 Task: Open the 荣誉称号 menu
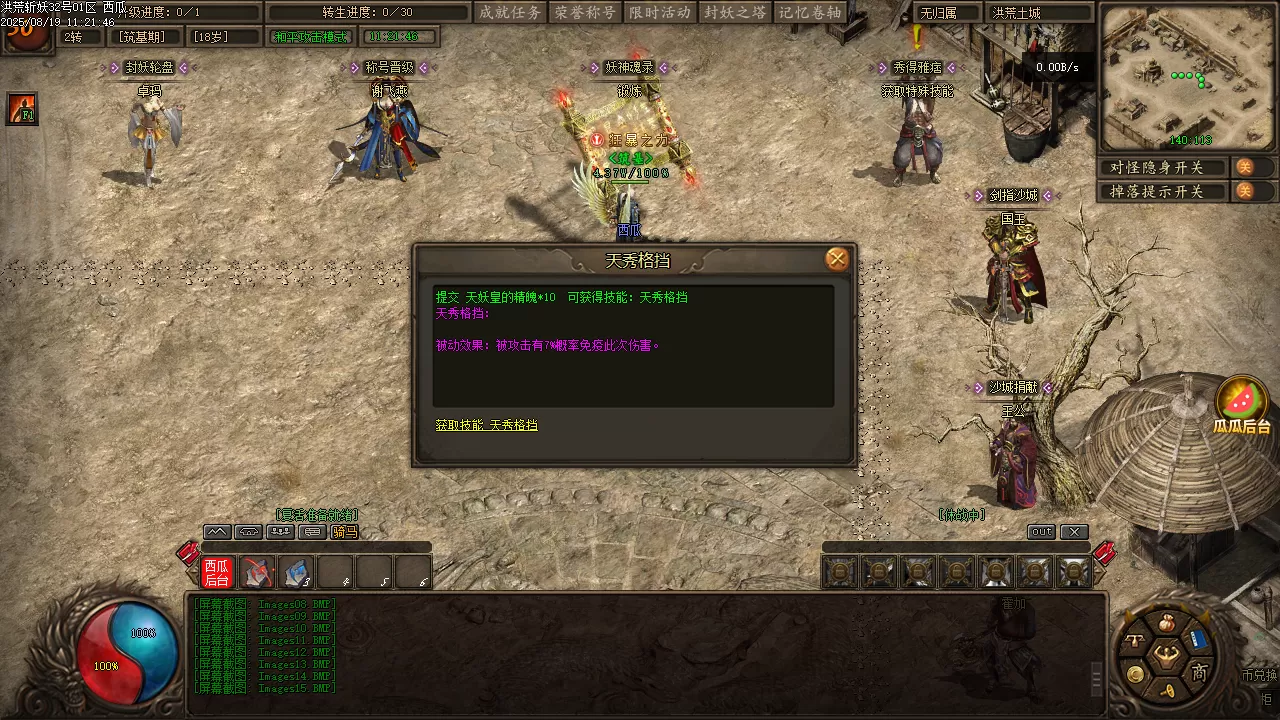(585, 13)
